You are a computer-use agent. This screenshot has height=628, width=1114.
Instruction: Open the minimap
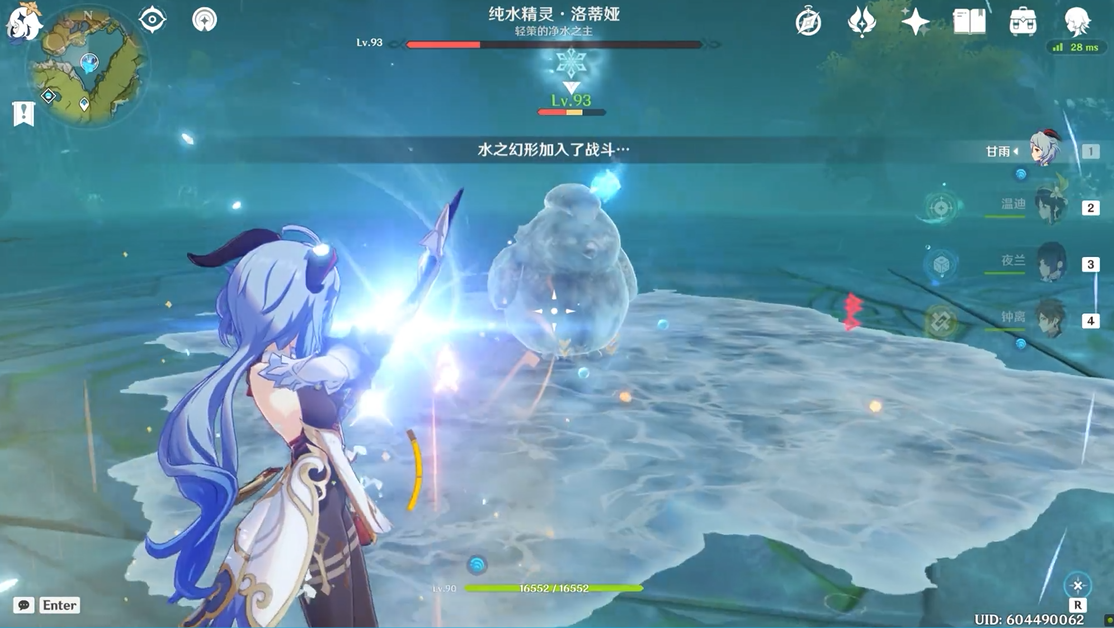[x=88, y=68]
